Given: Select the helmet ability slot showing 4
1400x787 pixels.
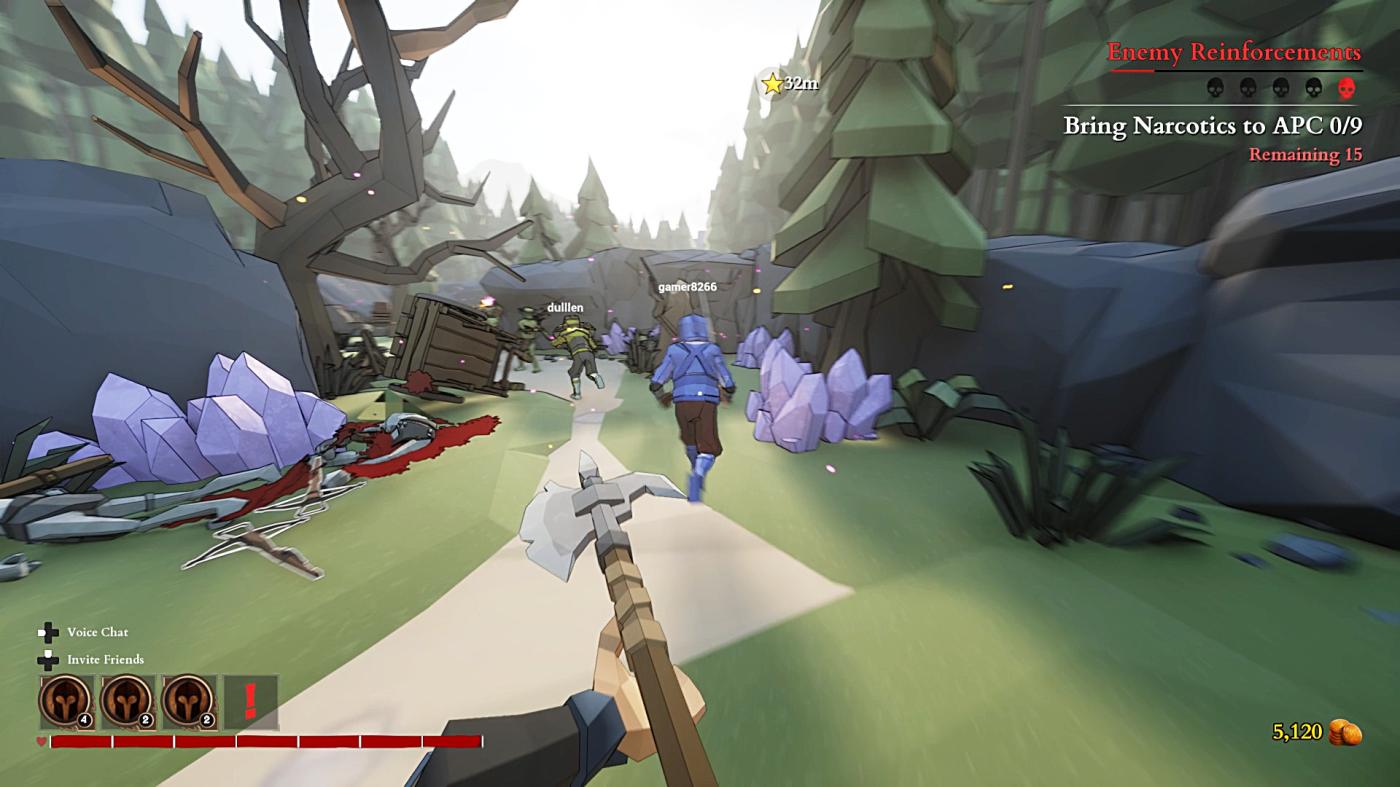Looking at the screenshot, I should click(x=66, y=701).
